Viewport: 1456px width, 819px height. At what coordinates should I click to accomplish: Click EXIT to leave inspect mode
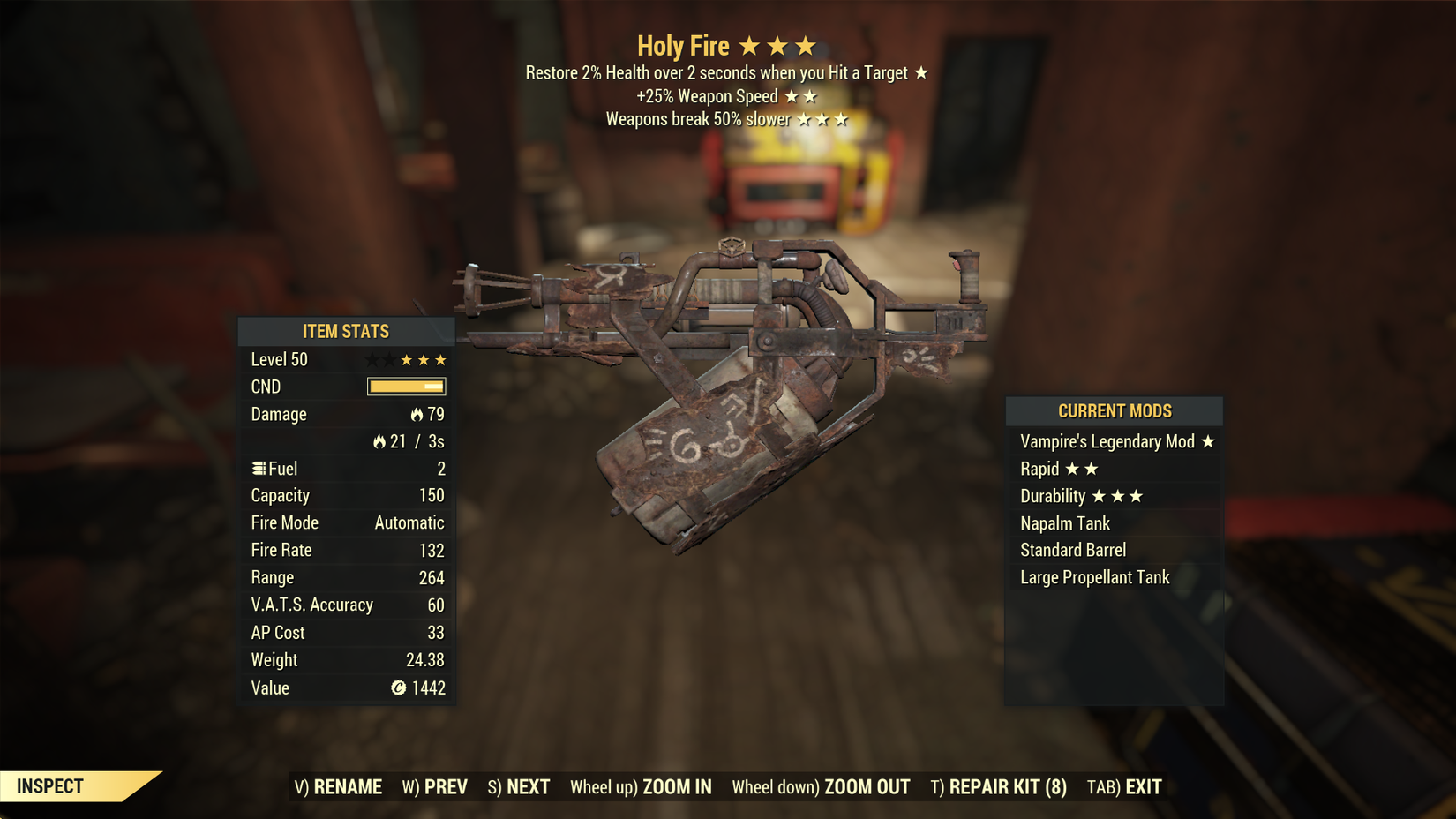pos(1138,785)
